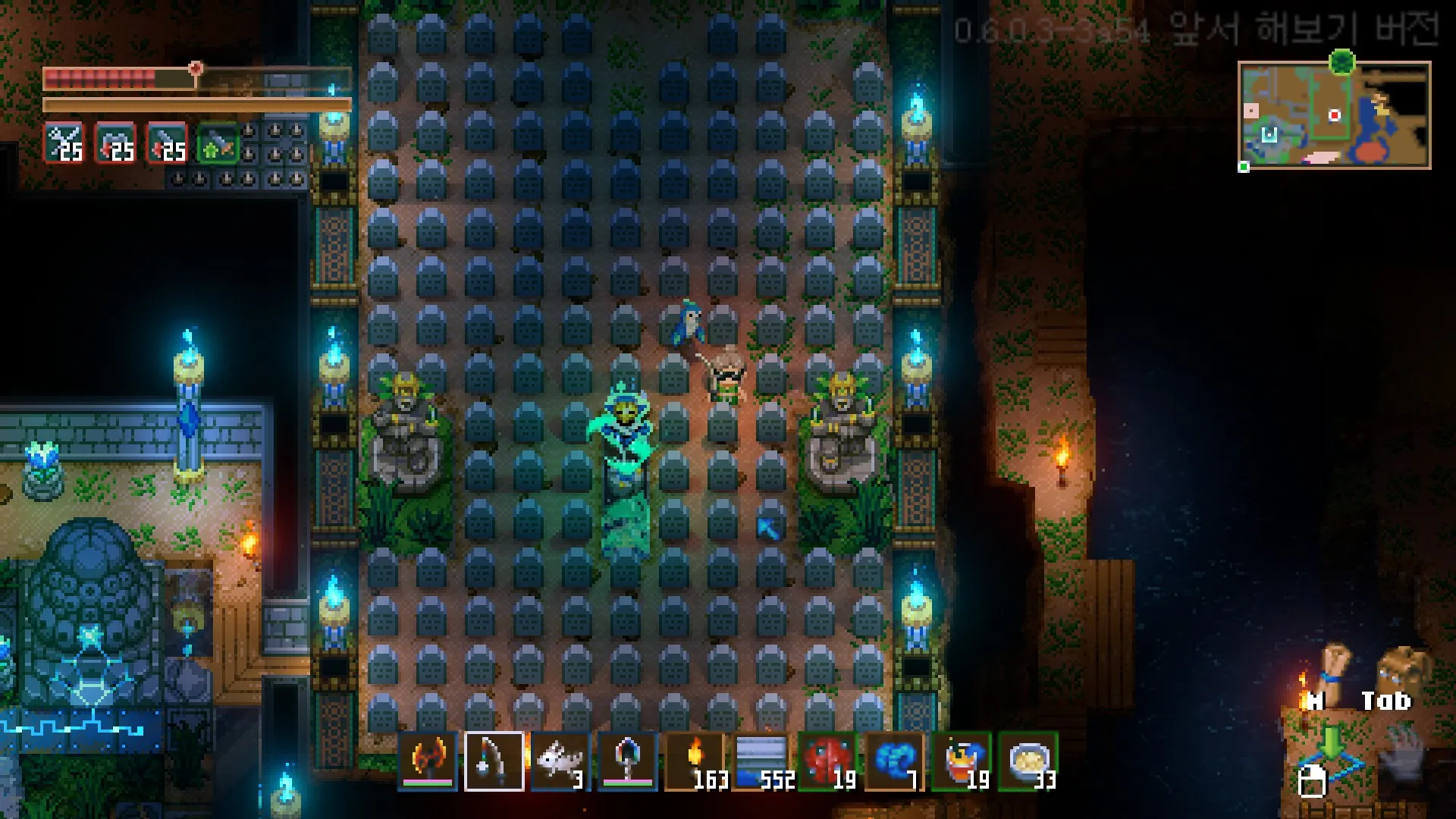Select the flaming battle axe hotbar slot
The image size is (1456, 819).
pyautogui.click(x=428, y=761)
